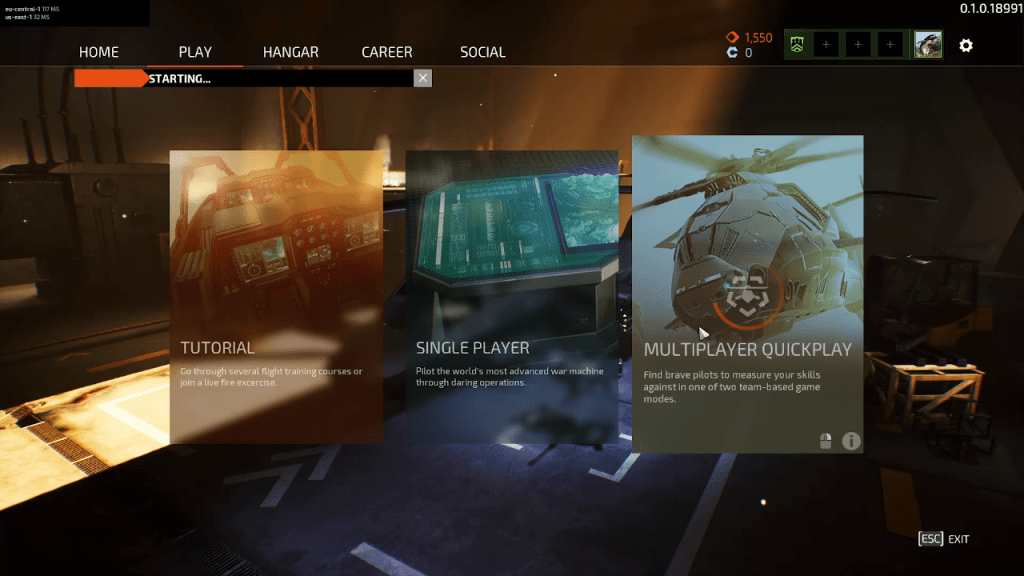Open the Career tab
Screen dimensions: 1024x576
[389, 52]
